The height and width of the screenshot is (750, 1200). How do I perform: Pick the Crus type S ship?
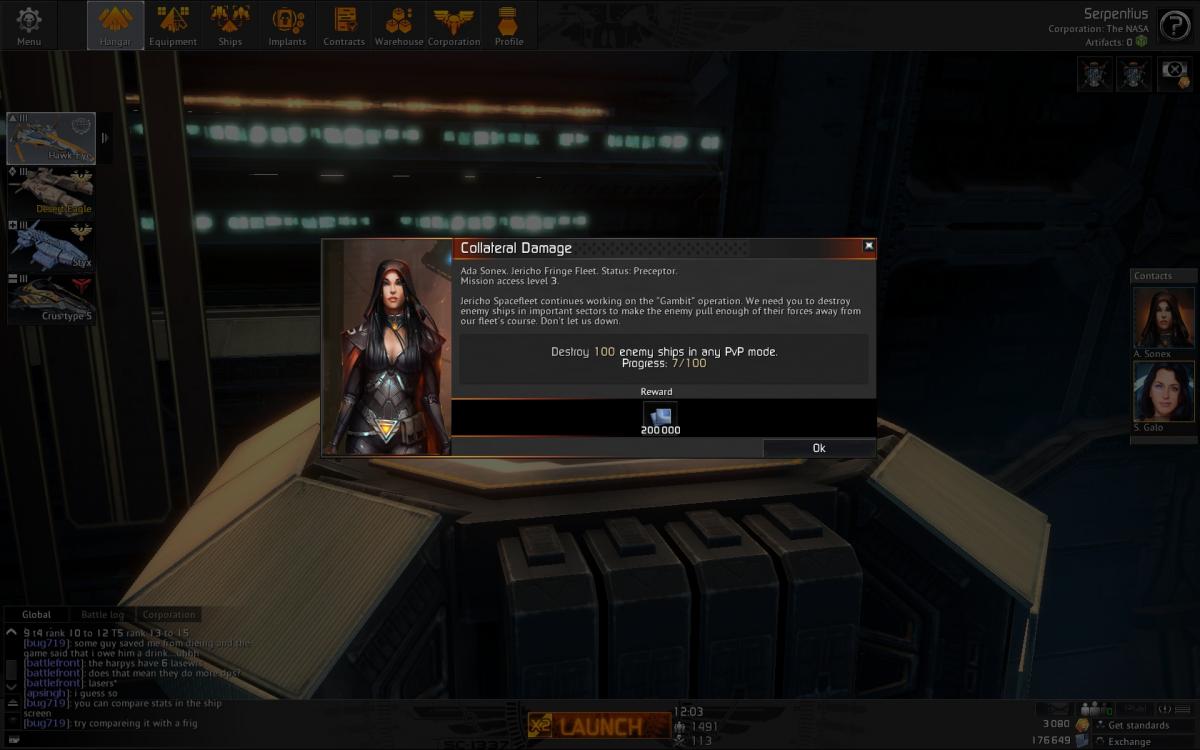click(51, 299)
